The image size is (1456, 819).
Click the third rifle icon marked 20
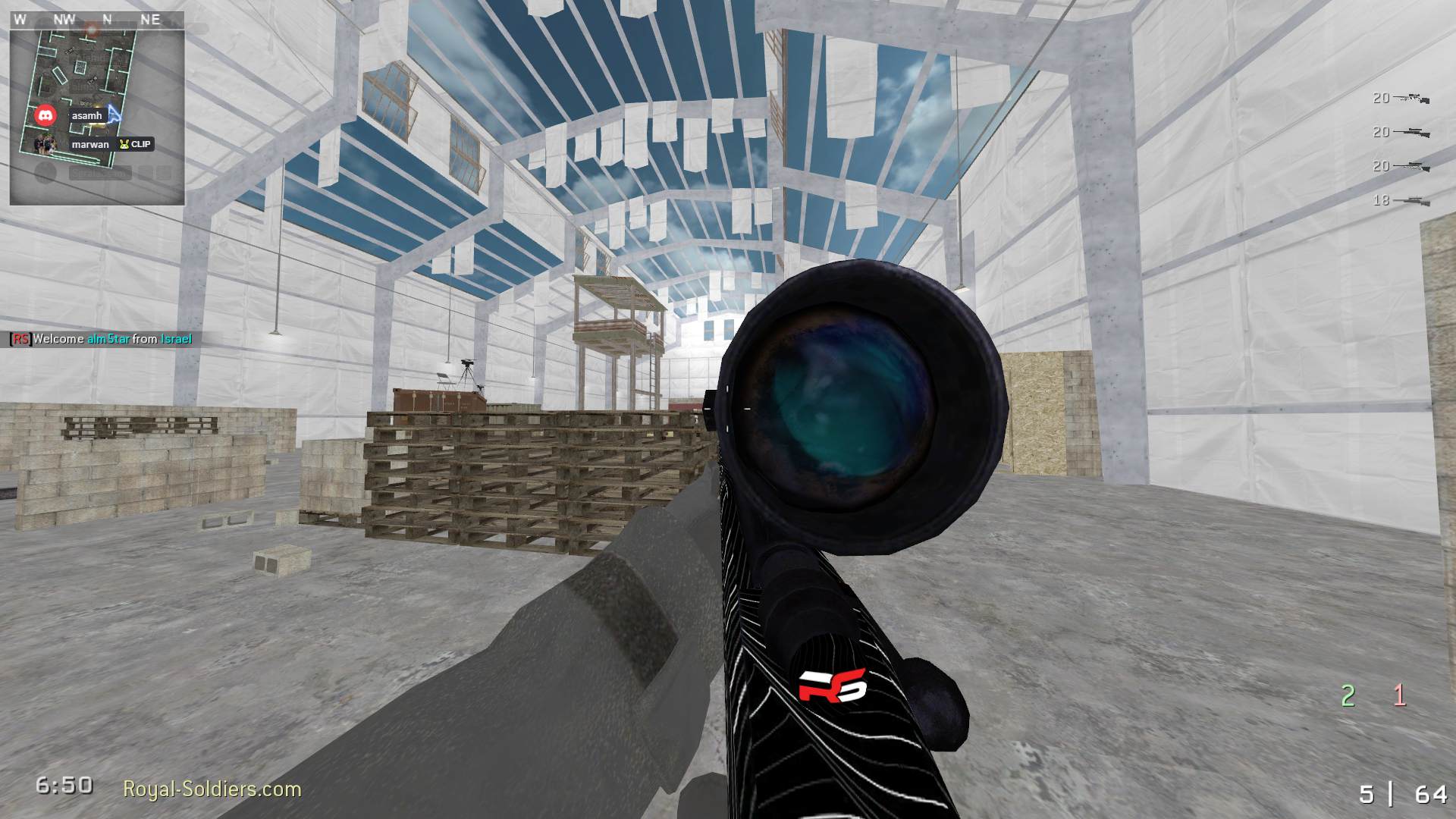coord(1412,165)
